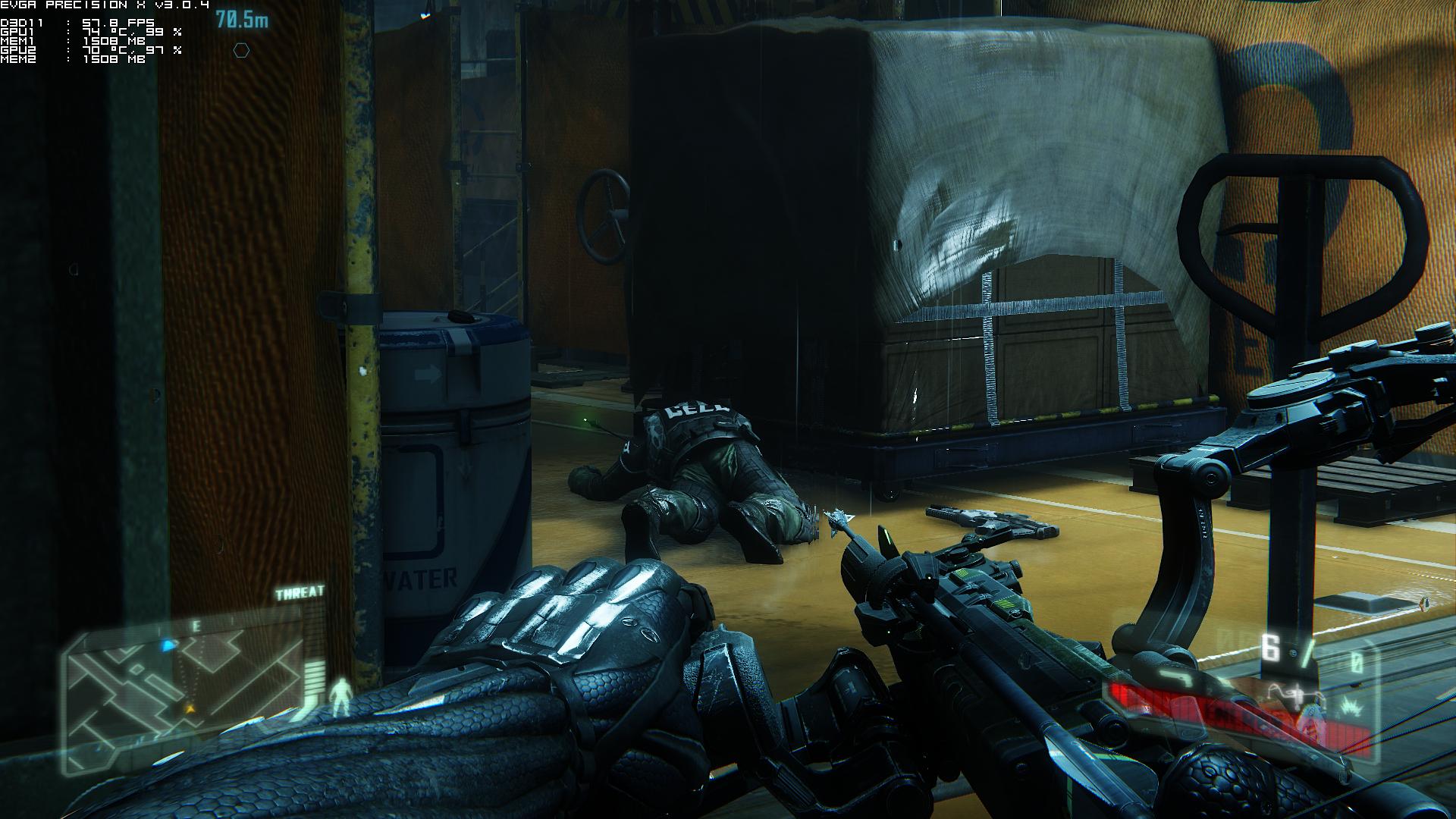
Task: Select the explosive burst icon beside the bow
Action: (x=1350, y=707)
